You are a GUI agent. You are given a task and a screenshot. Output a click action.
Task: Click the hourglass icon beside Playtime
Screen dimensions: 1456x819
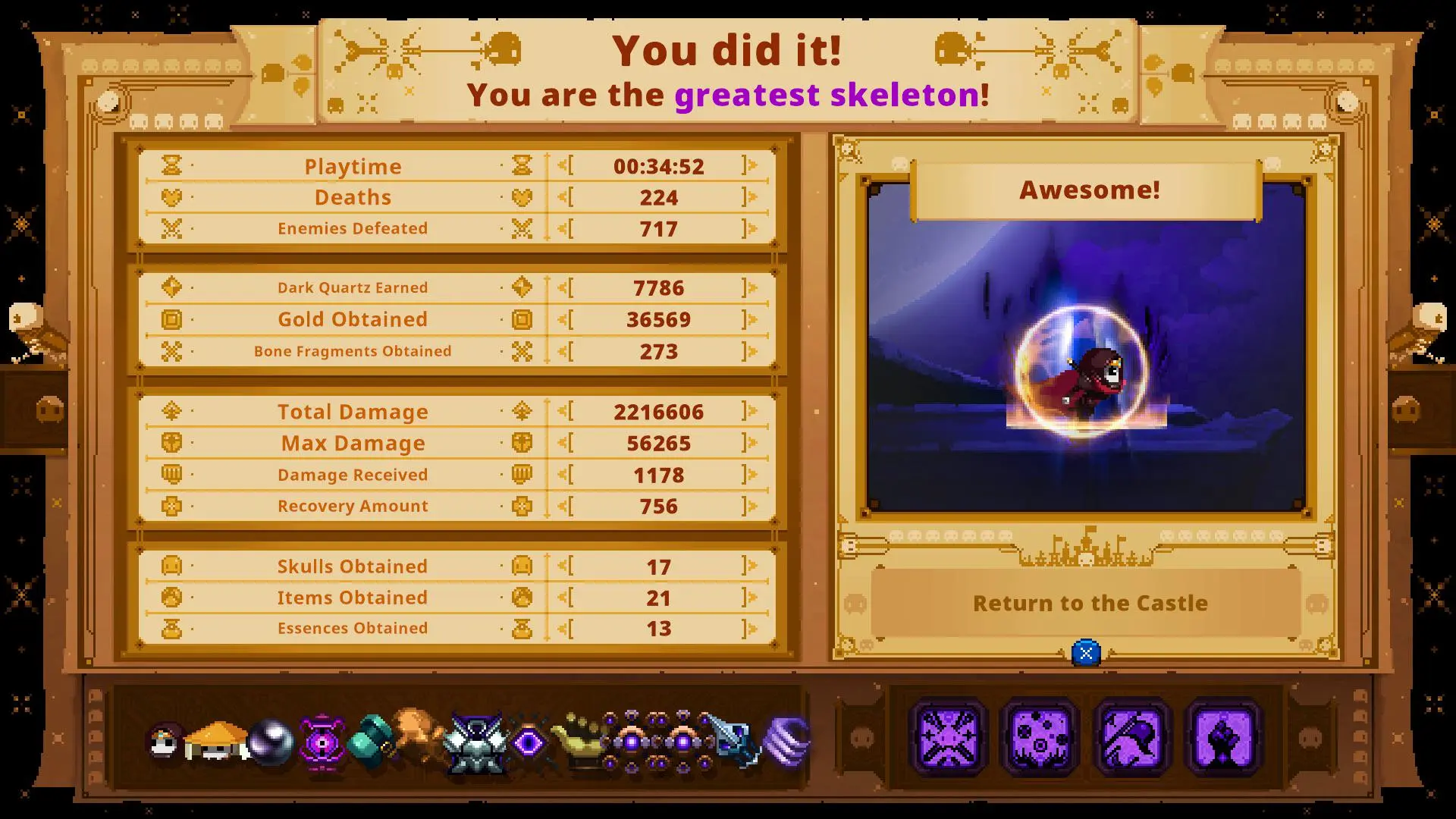[x=173, y=165]
